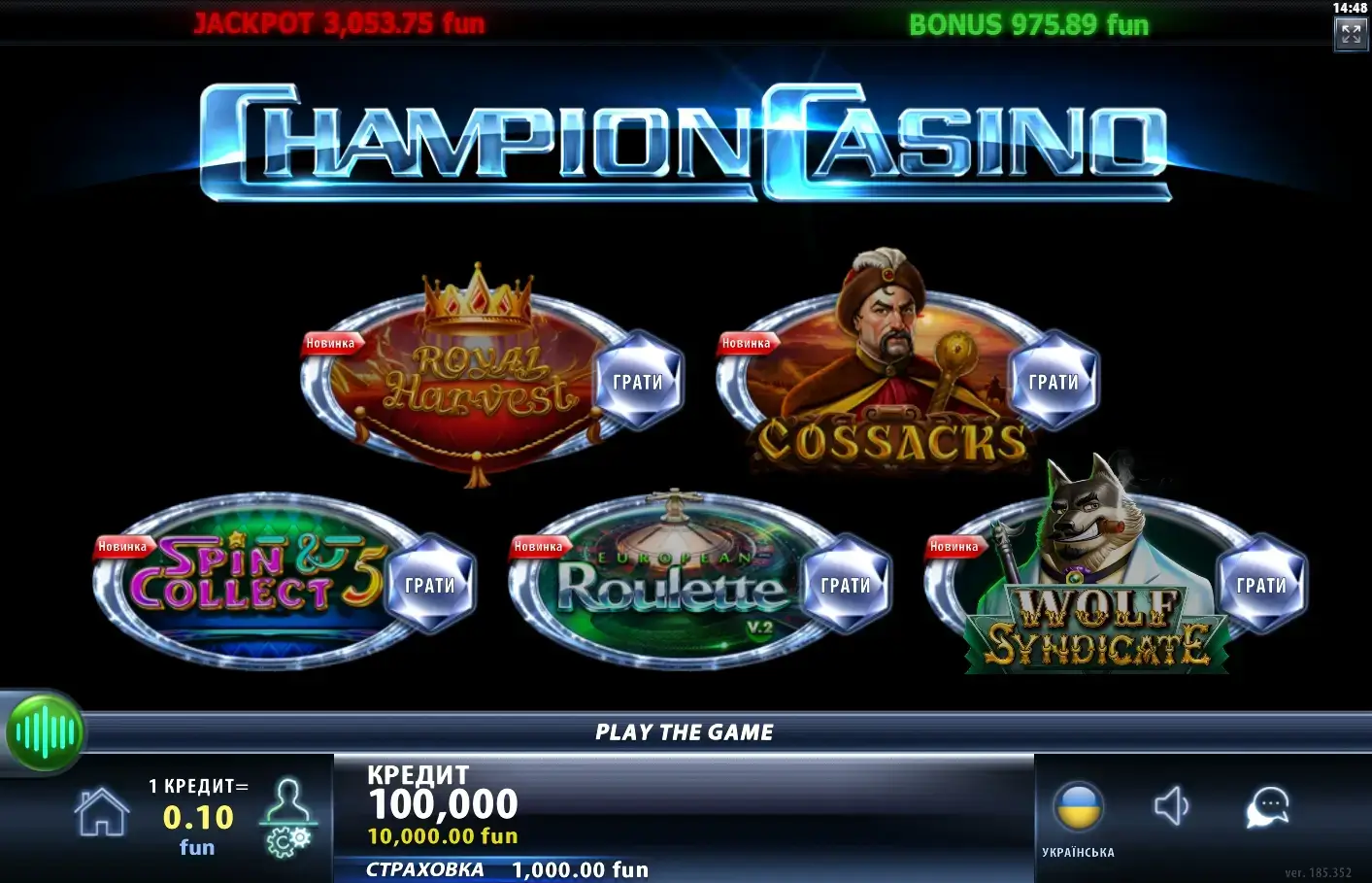This screenshot has width=1372, height=883.
Task: Click the PLAY THE GAME banner
Action: click(x=685, y=731)
